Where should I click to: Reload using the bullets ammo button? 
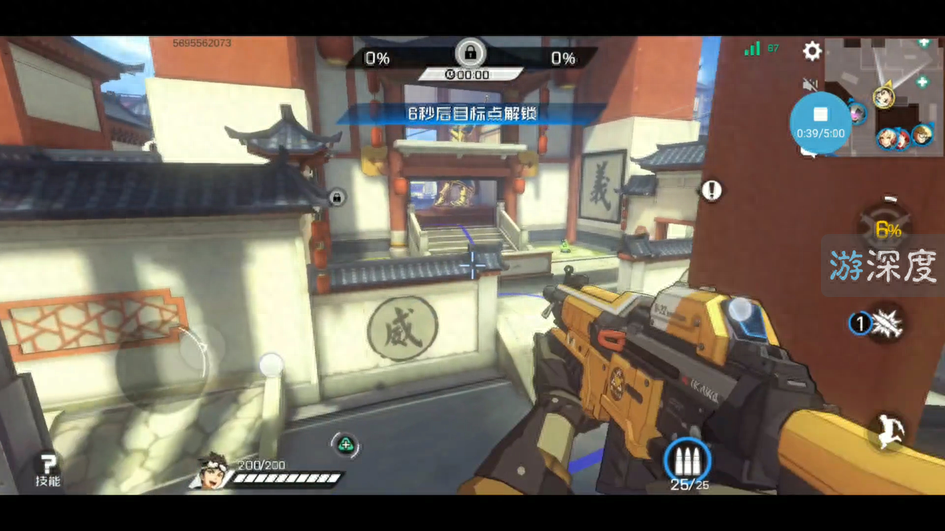tap(687, 460)
